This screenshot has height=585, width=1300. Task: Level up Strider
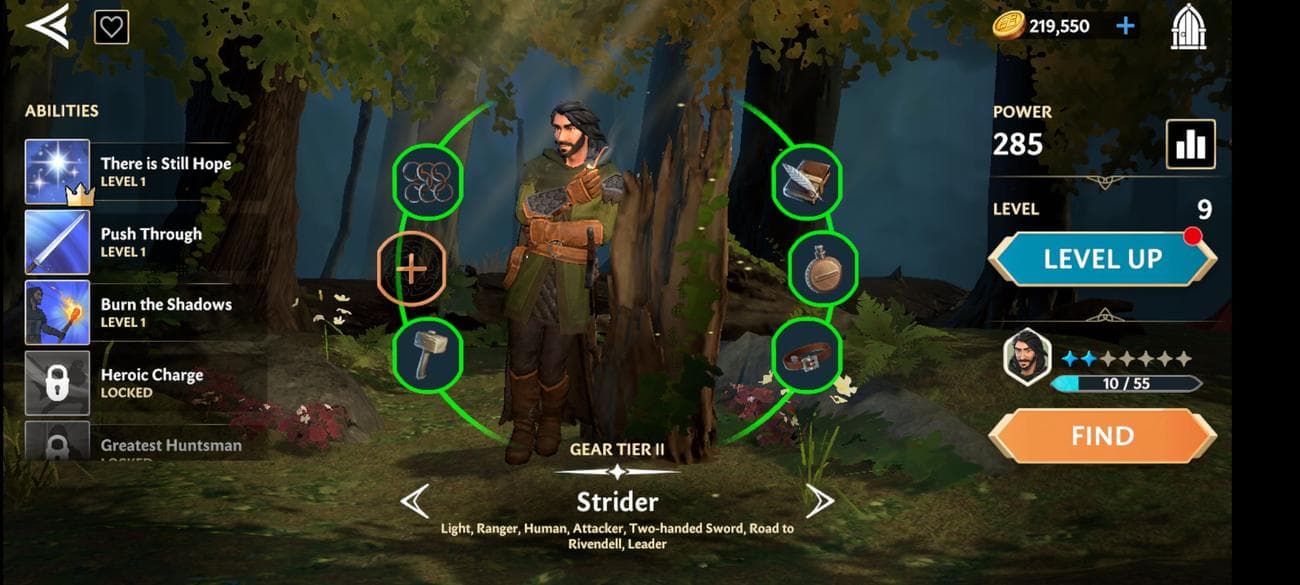click(x=1102, y=259)
